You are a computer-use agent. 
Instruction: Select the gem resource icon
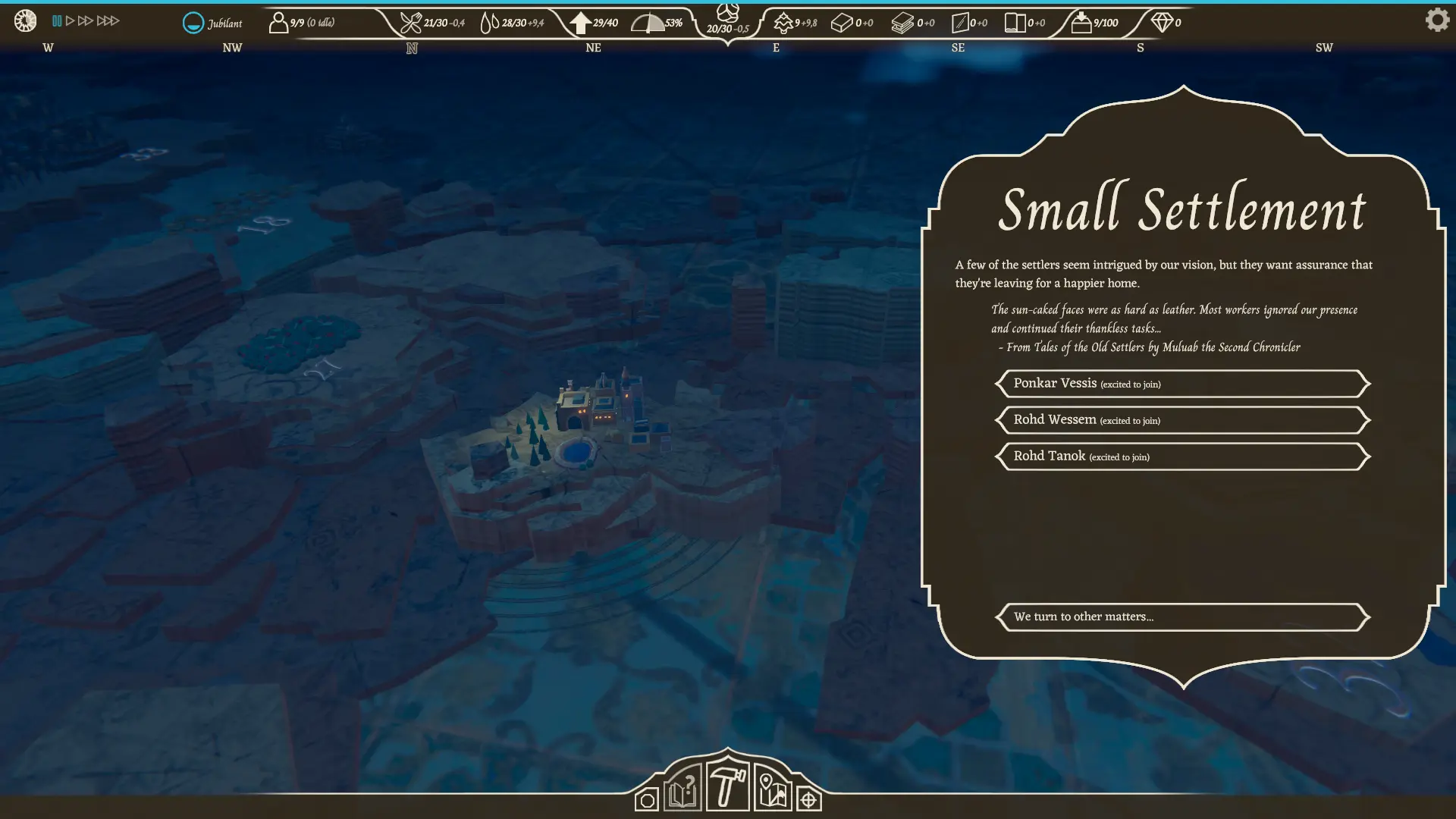[x=1162, y=23]
